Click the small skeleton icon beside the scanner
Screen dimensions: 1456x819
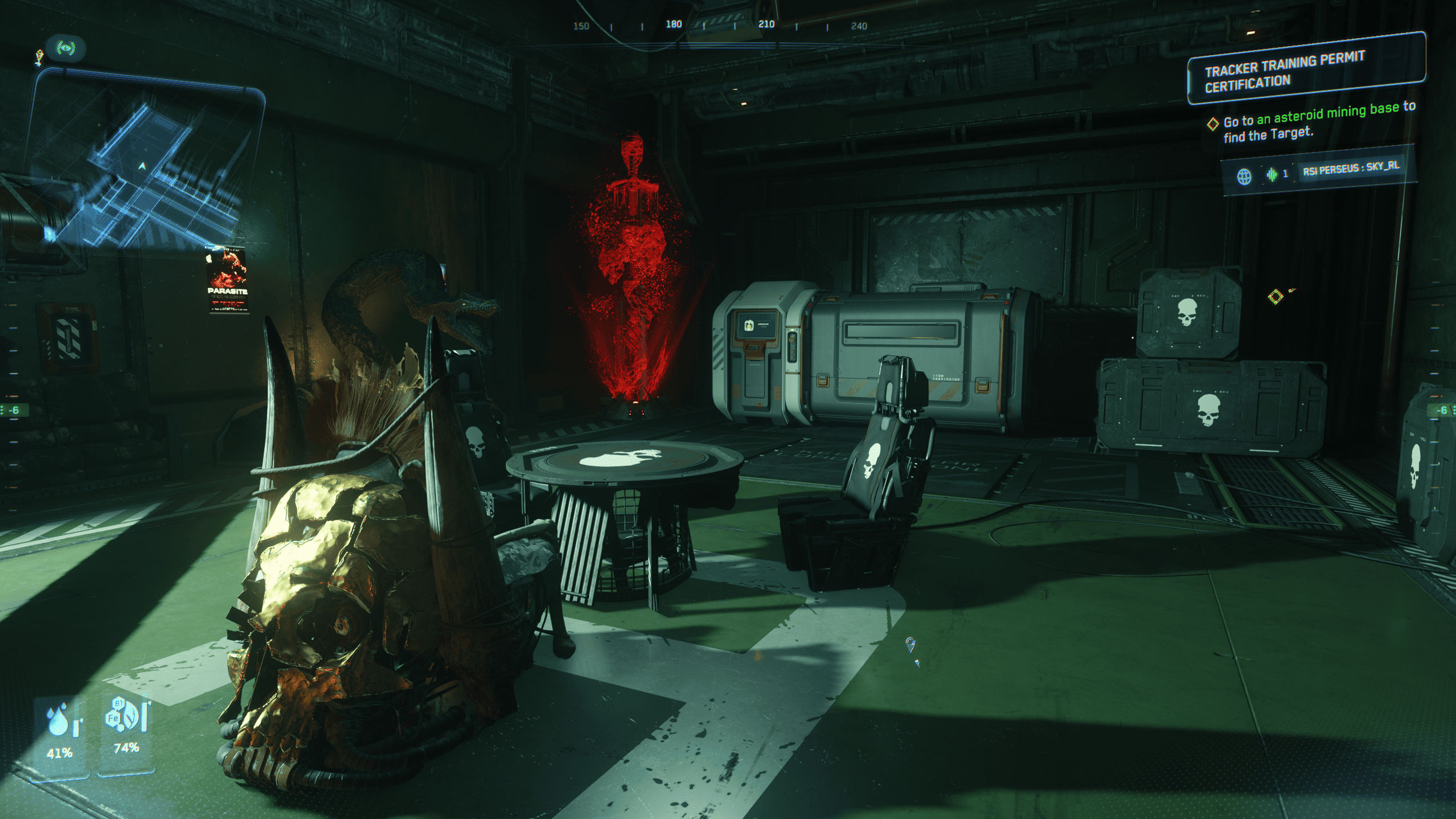coord(39,57)
